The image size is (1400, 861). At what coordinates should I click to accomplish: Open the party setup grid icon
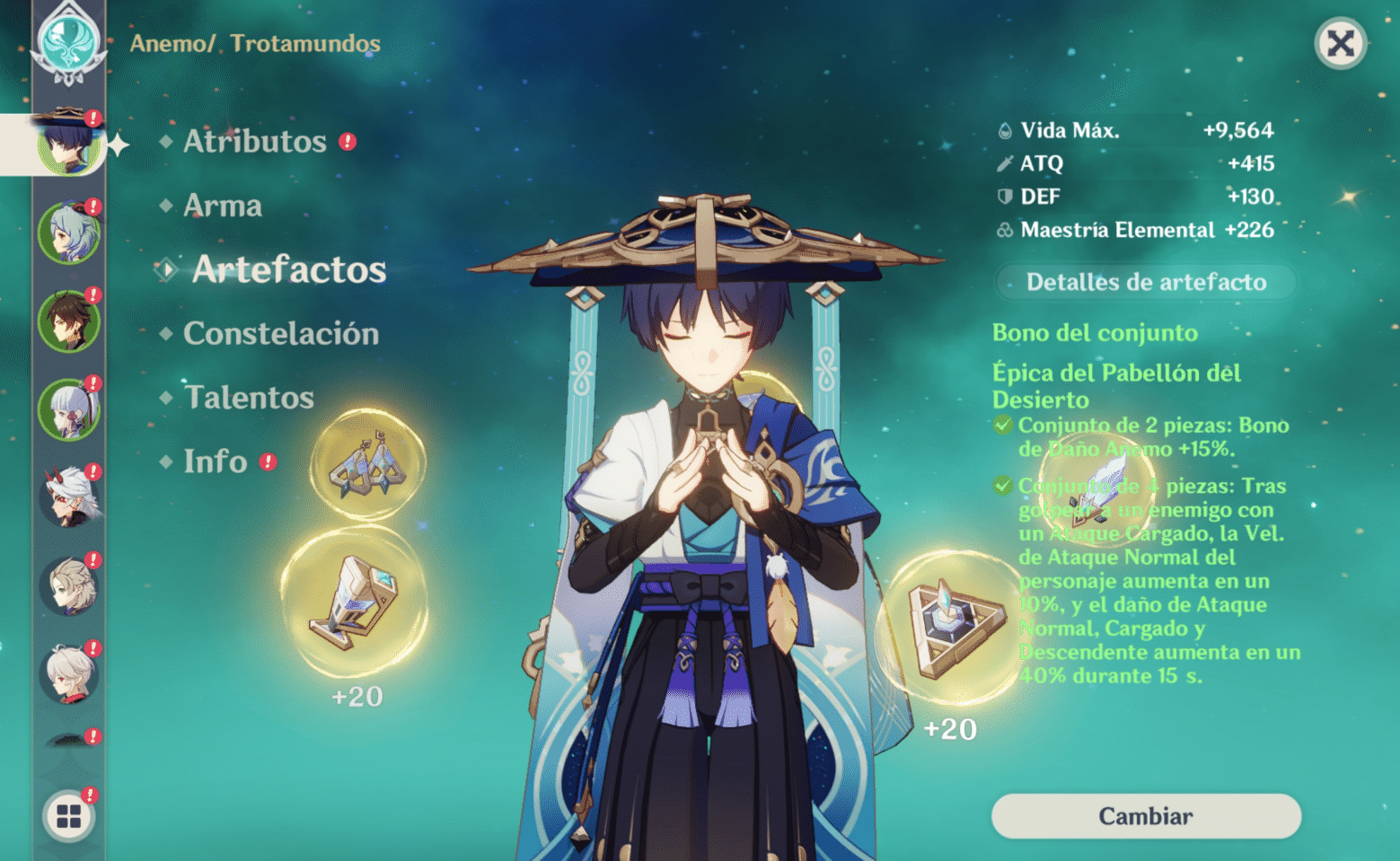point(67,815)
